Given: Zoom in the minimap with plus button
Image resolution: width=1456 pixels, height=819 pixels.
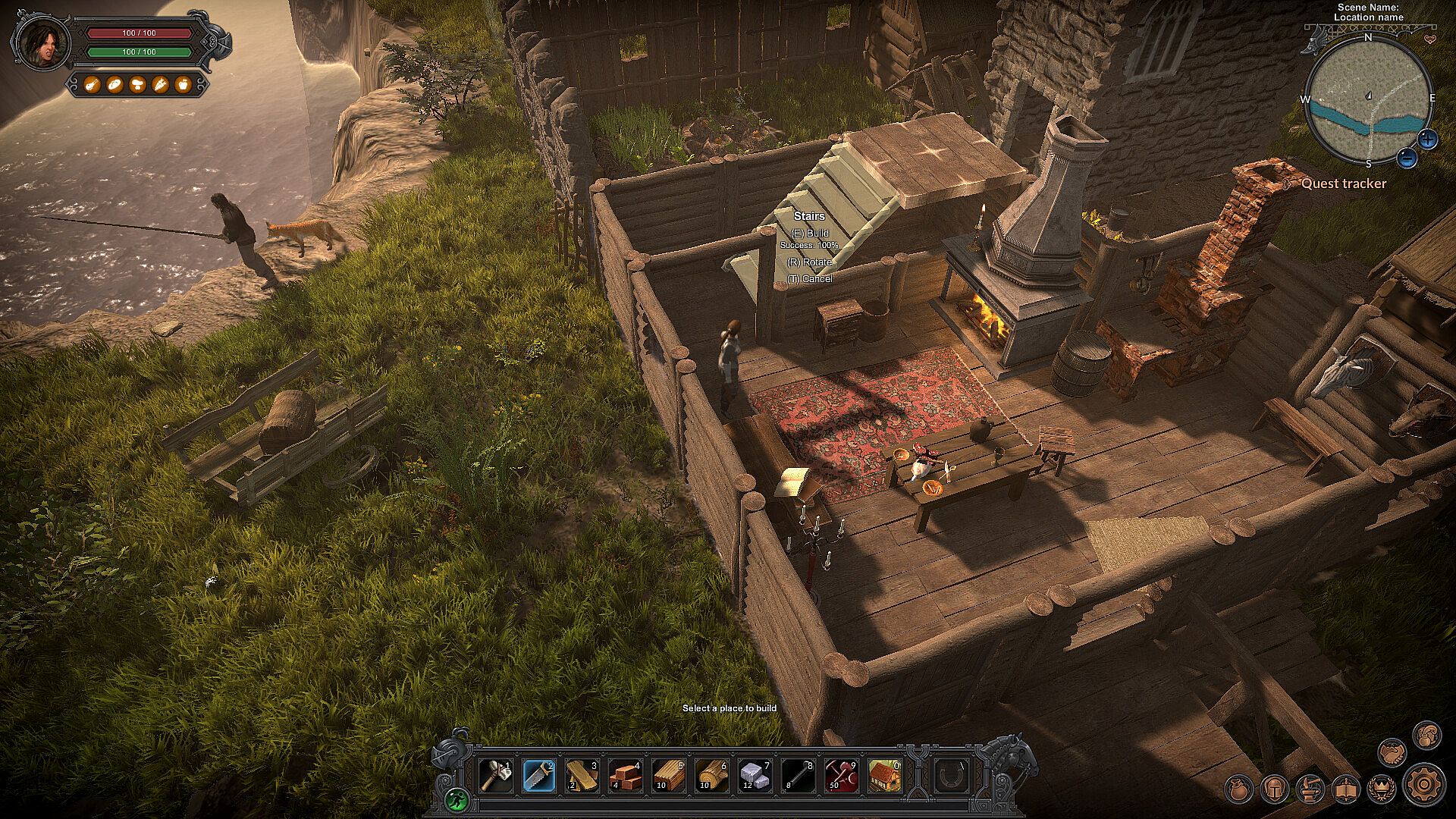Looking at the screenshot, I should coord(1427,139).
